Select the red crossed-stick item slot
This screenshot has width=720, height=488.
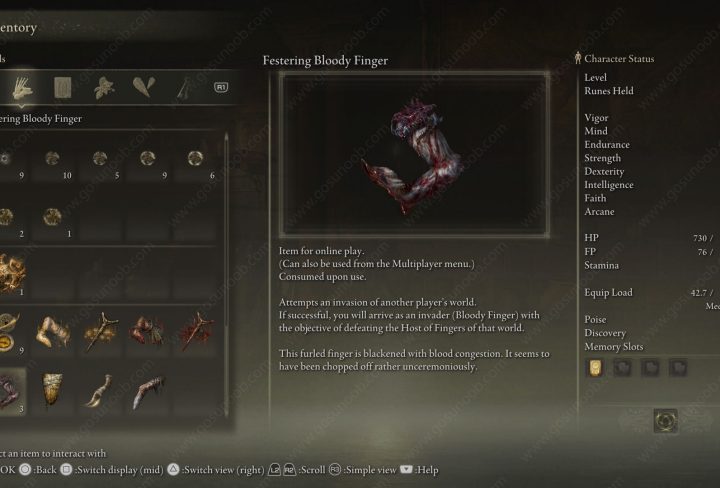tap(195, 331)
